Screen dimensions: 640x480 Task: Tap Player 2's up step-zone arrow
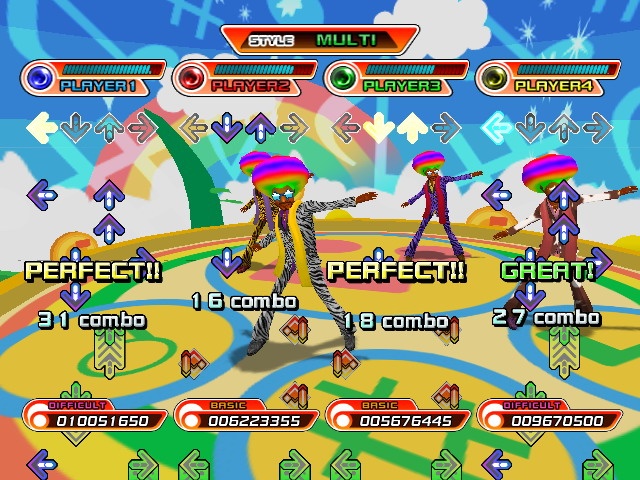(x=261, y=127)
